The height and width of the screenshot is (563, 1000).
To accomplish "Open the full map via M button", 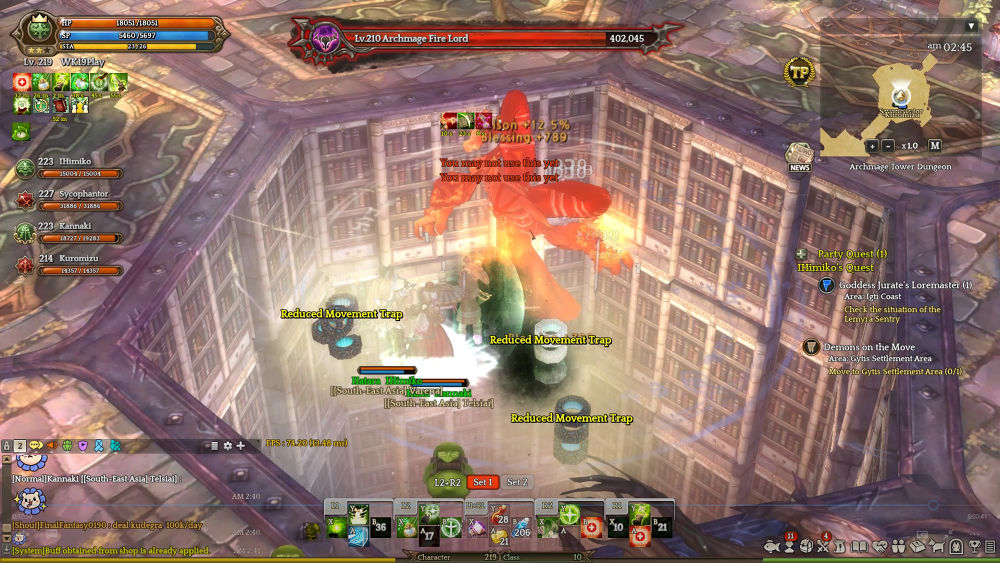I will 935,146.
